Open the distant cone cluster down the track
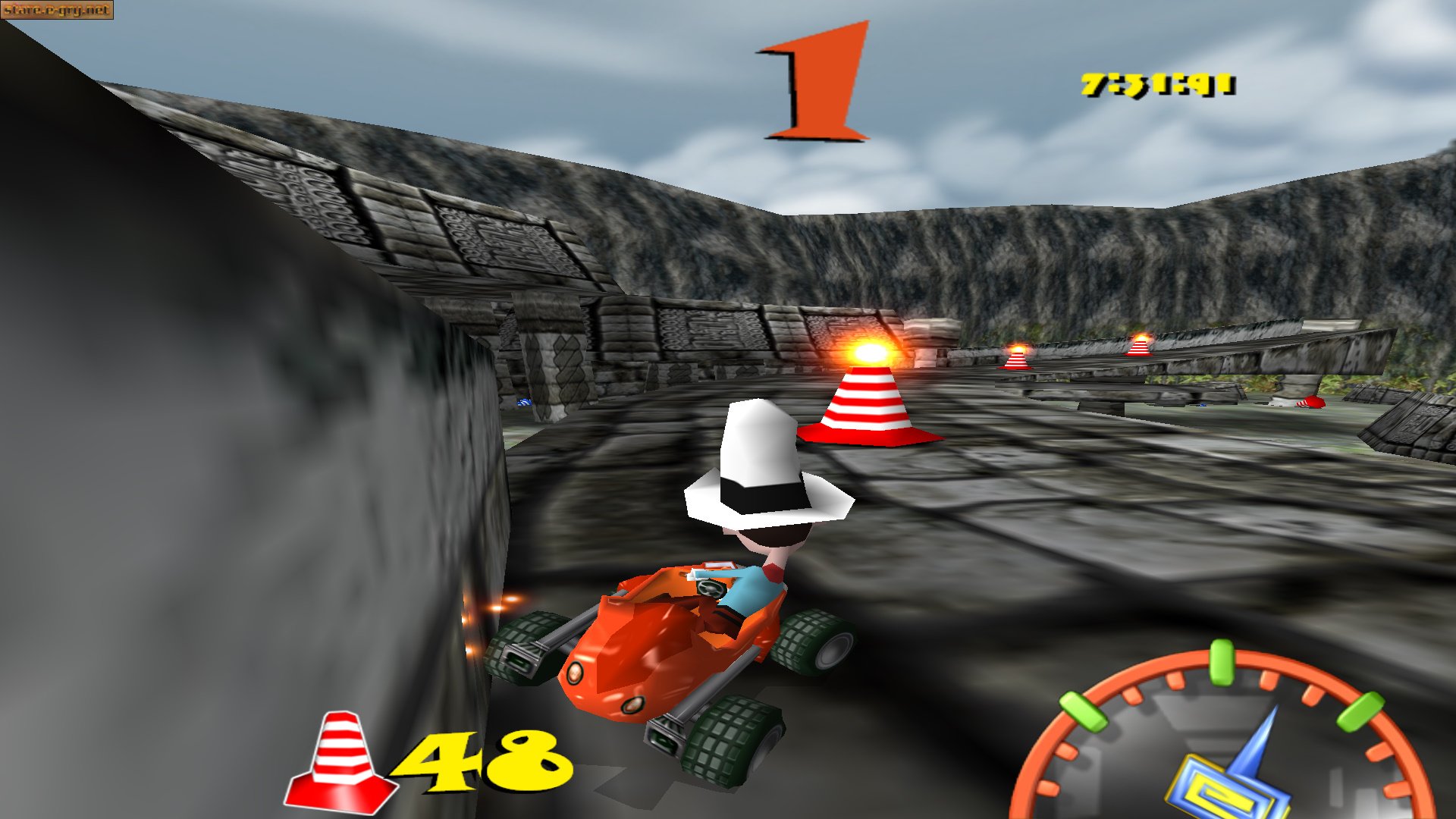Image resolution: width=1456 pixels, height=819 pixels. [1016, 356]
